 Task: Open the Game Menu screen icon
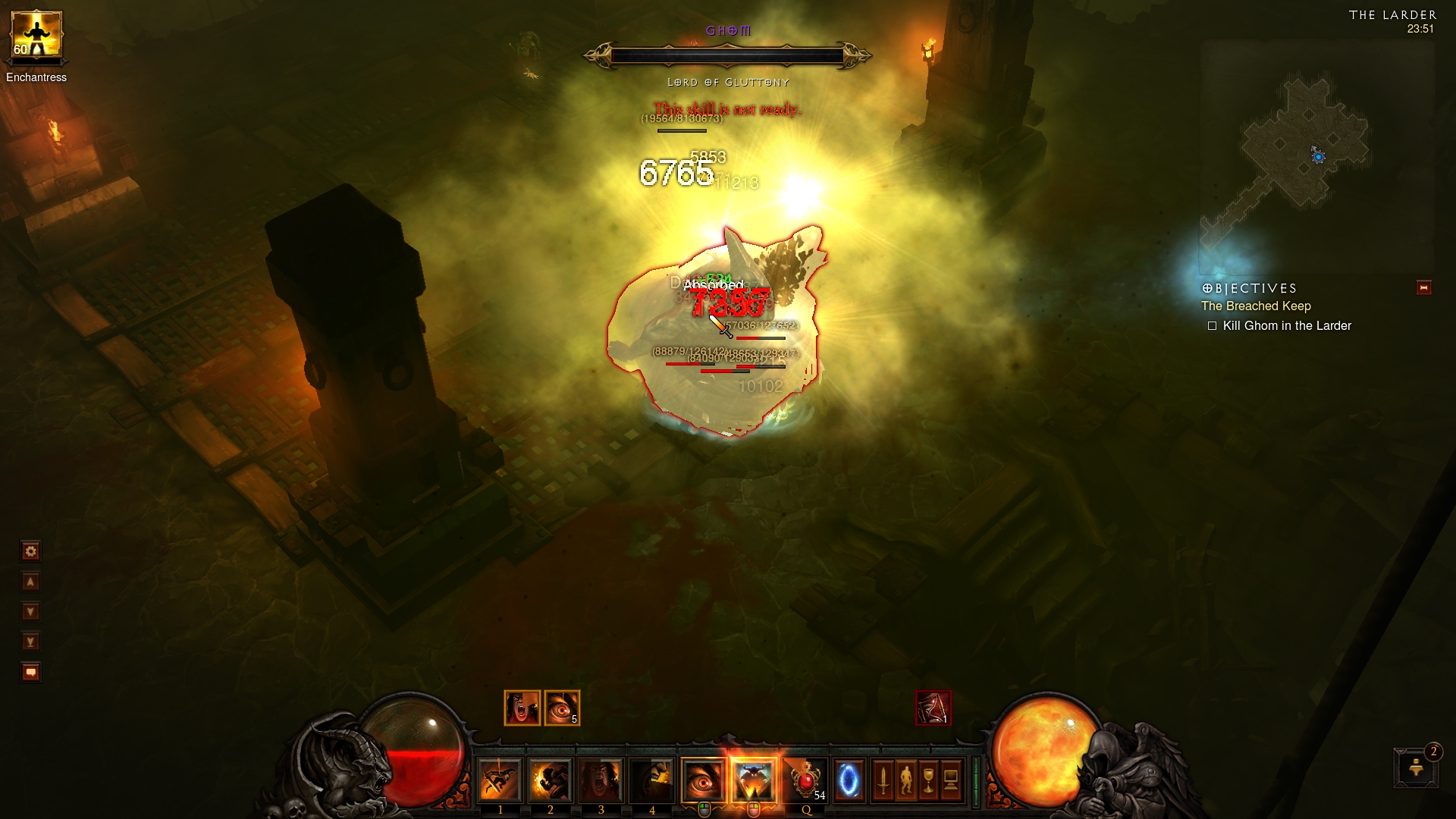point(951,780)
